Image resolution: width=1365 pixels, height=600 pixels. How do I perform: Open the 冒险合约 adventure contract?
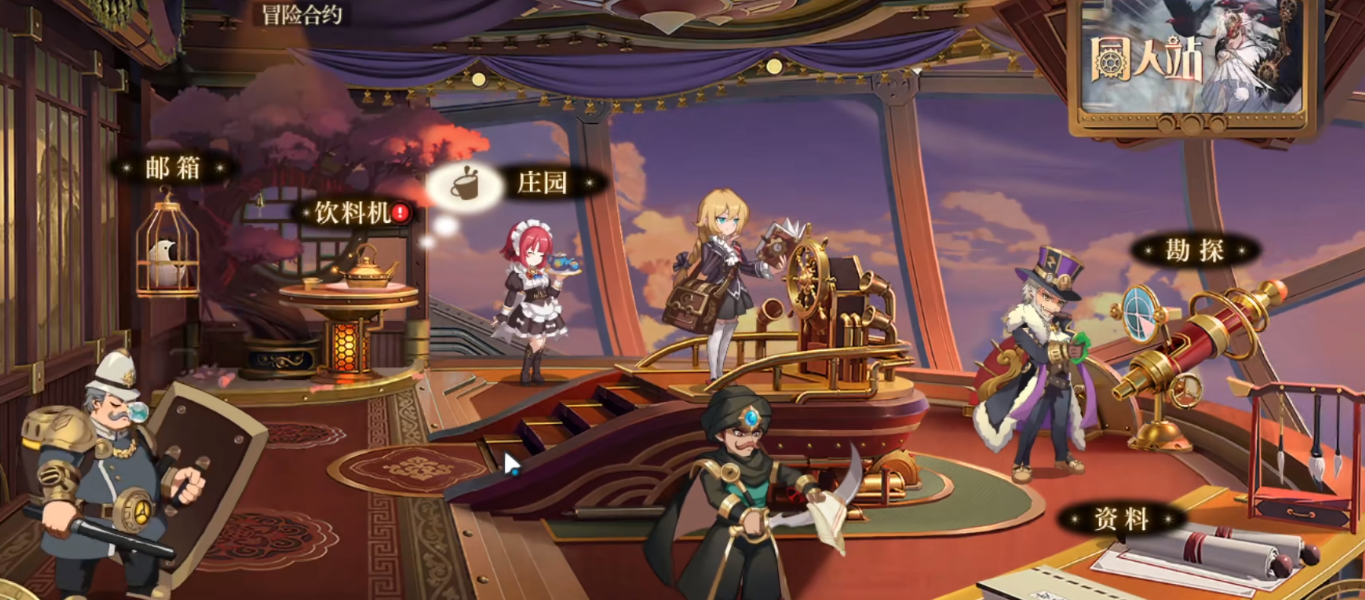pos(303,14)
